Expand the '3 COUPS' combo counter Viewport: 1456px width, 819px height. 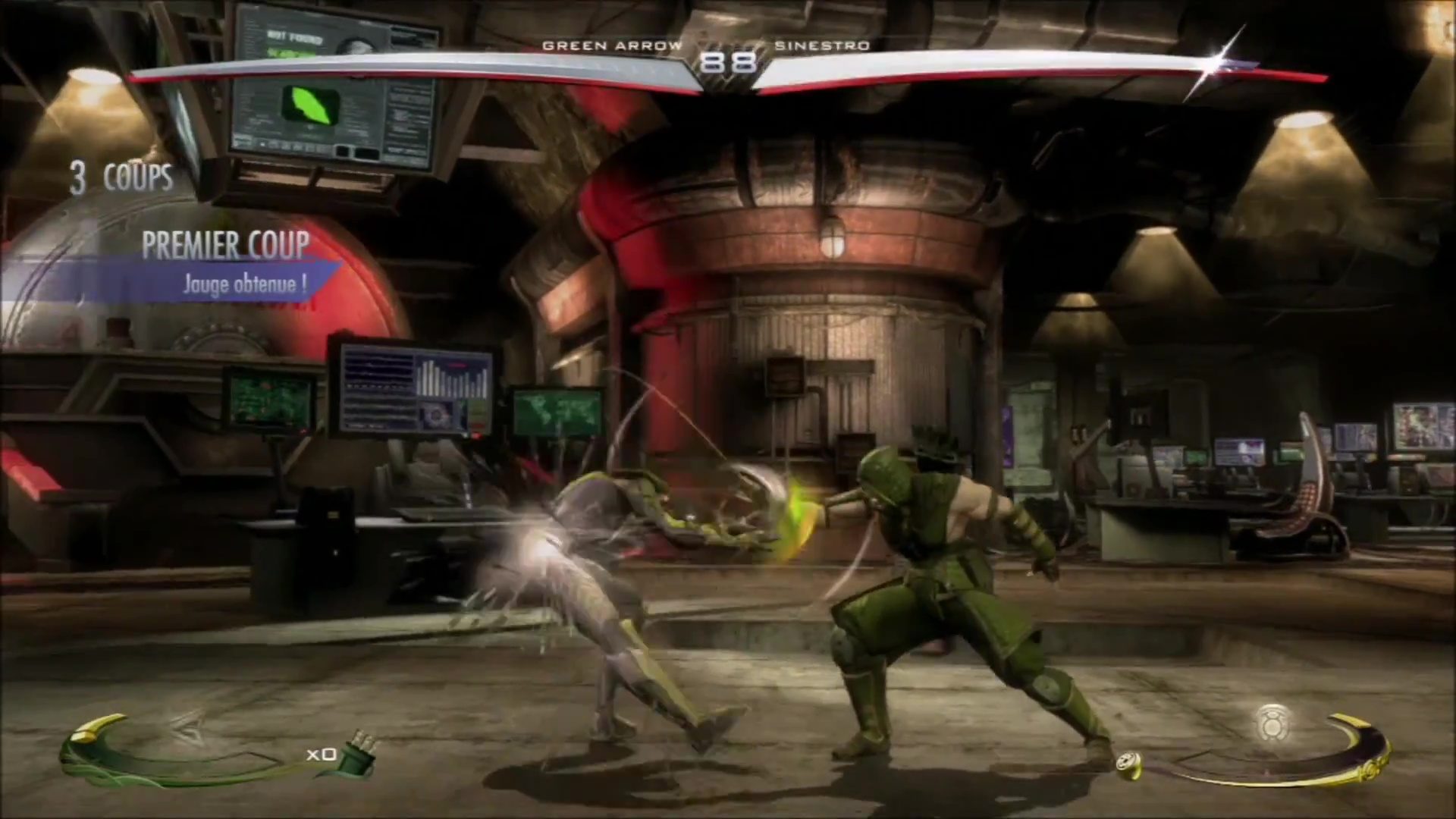[x=121, y=177]
